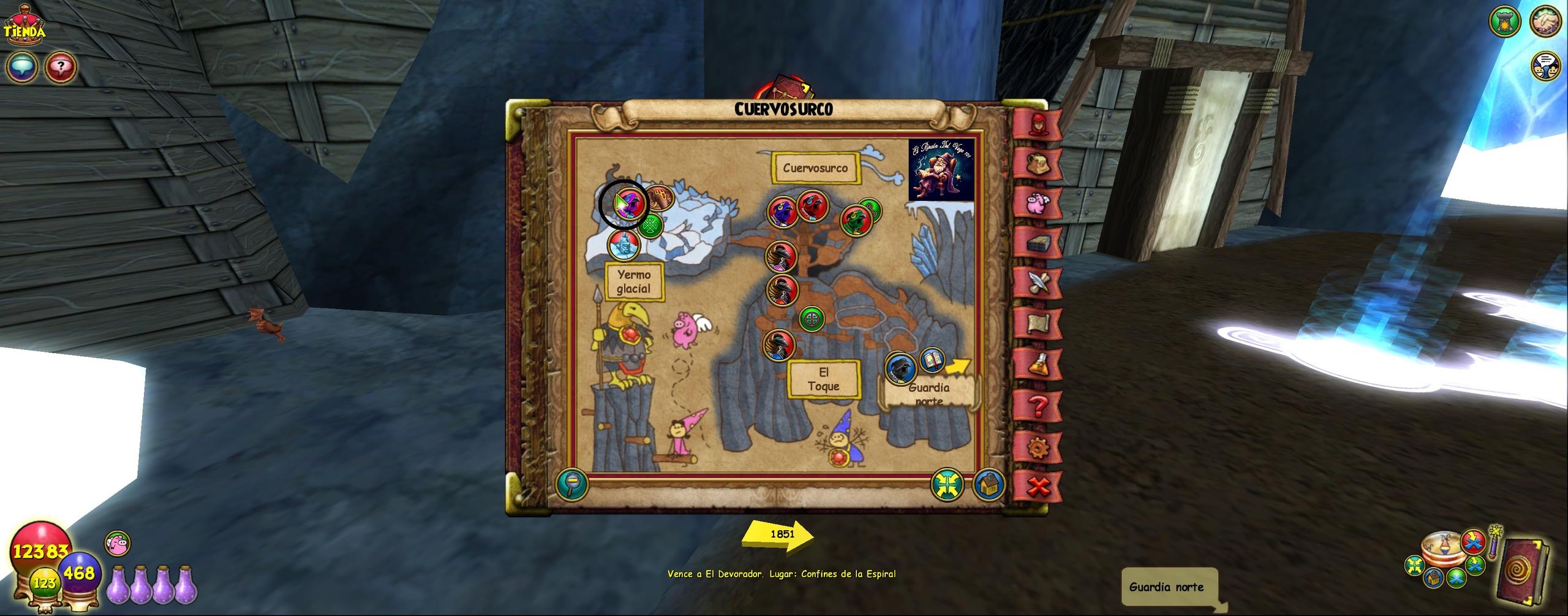Click the green castle icon

pos(1504,22)
